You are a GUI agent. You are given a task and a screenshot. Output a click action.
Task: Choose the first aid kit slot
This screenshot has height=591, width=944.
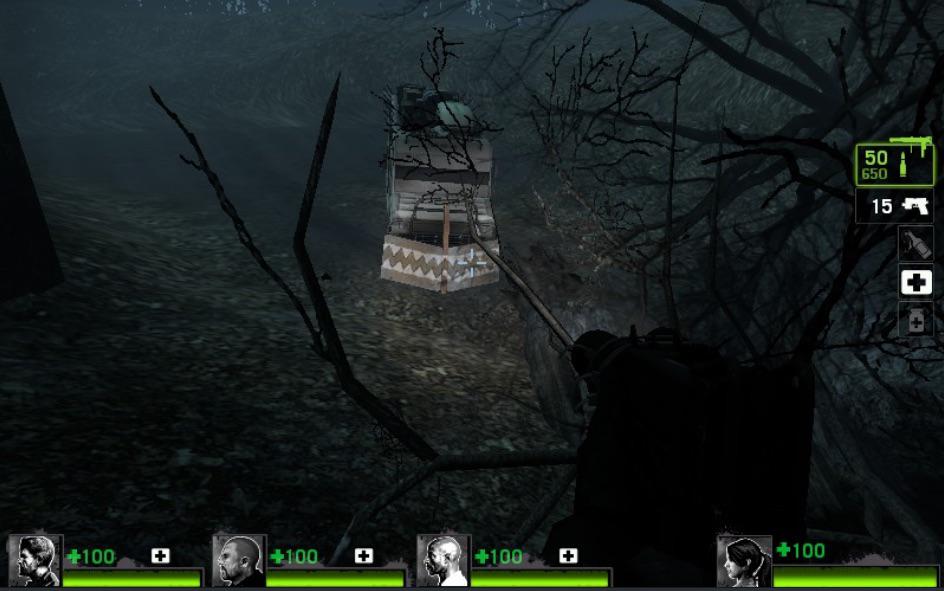(x=915, y=282)
